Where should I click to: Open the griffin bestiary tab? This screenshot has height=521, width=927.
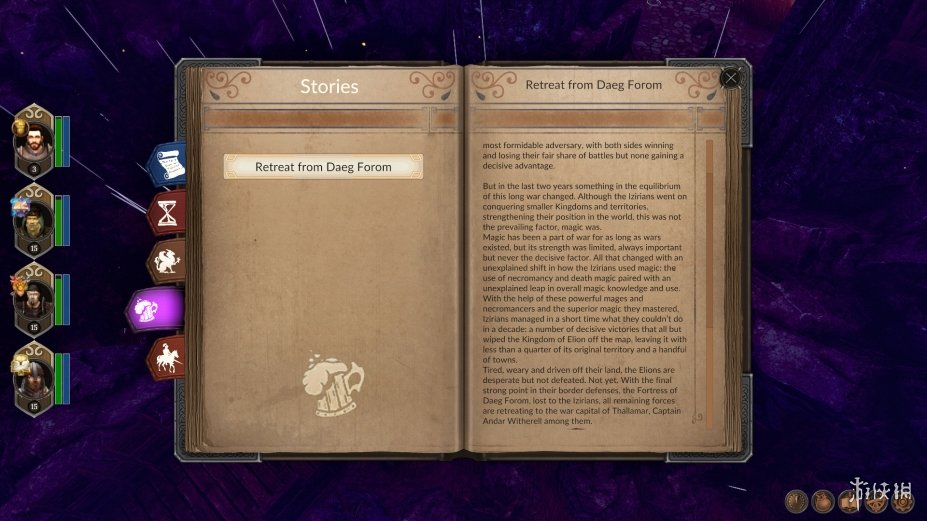pos(165,260)
